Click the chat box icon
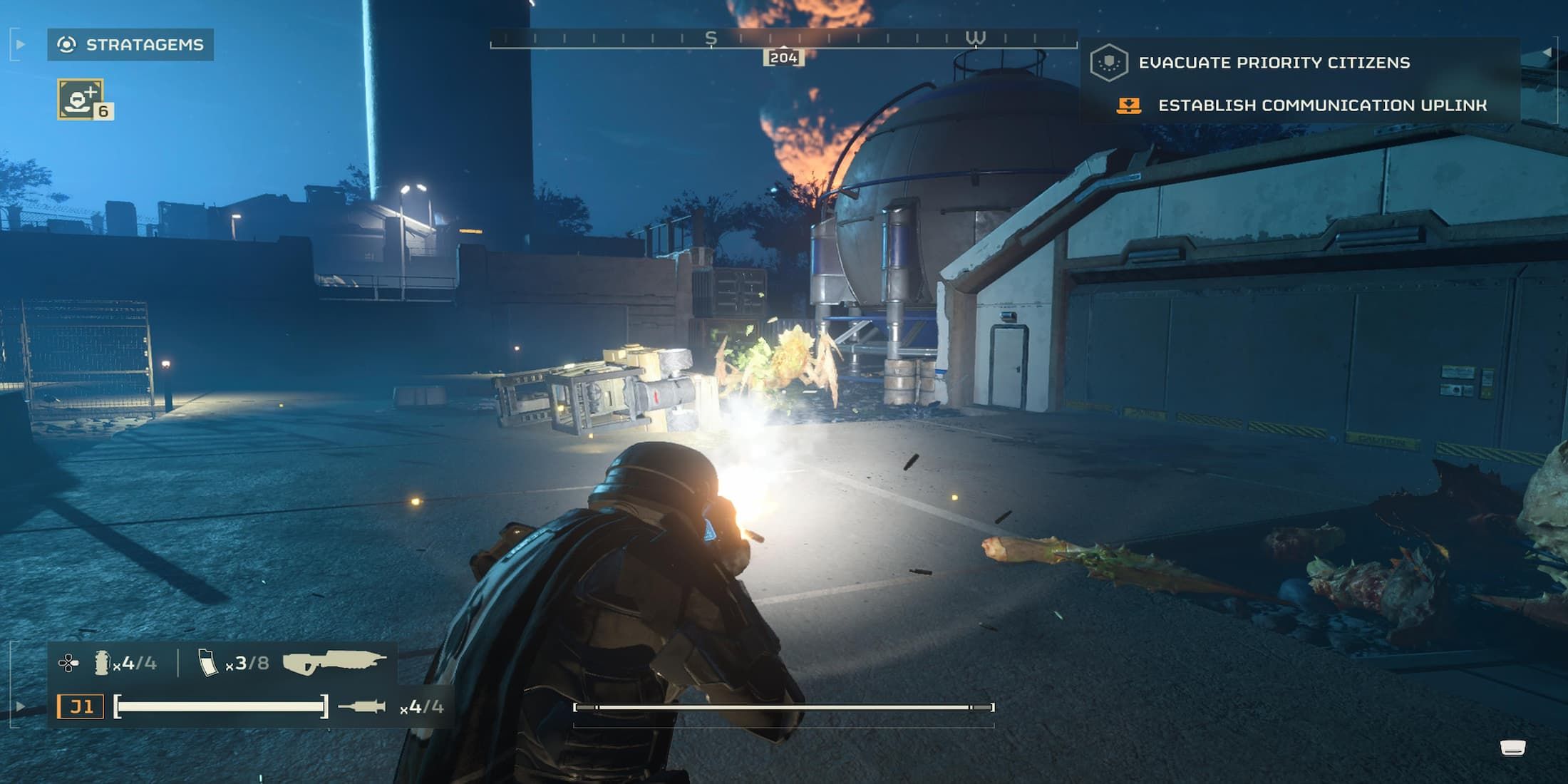 (x=1512, y=748)
